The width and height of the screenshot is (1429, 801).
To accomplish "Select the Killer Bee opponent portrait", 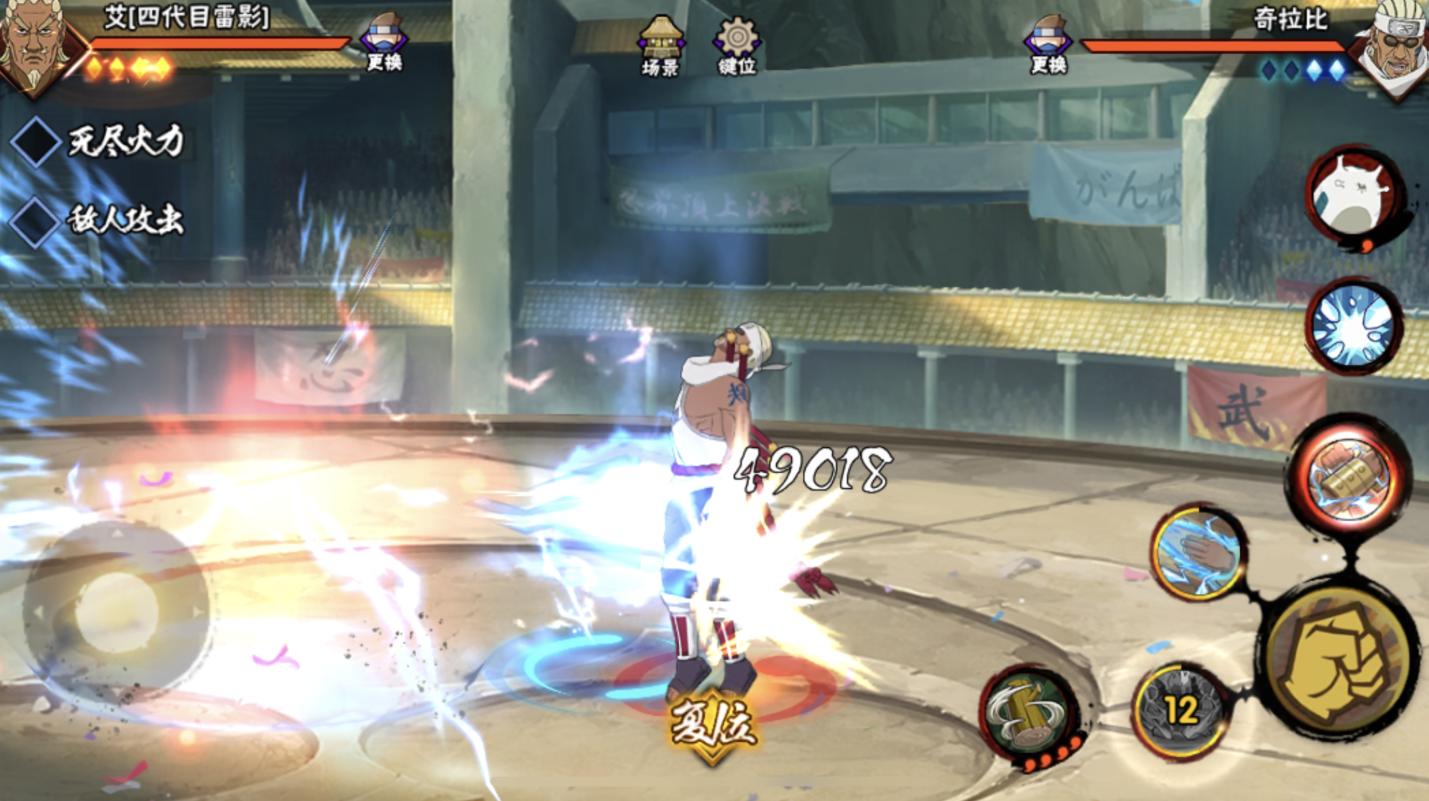I will (x=1393, y=44).
